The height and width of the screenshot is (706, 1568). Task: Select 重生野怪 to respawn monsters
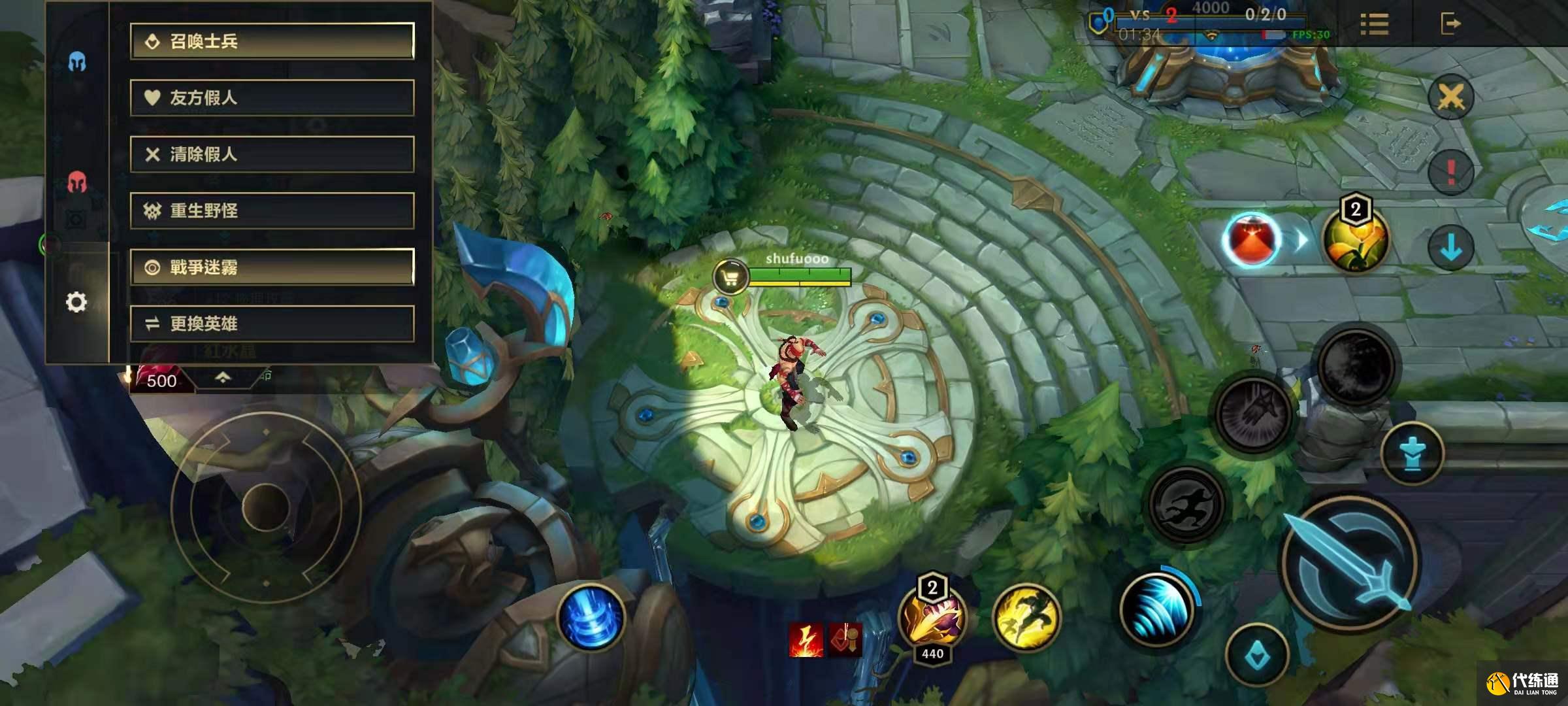[x=272, y=210]
